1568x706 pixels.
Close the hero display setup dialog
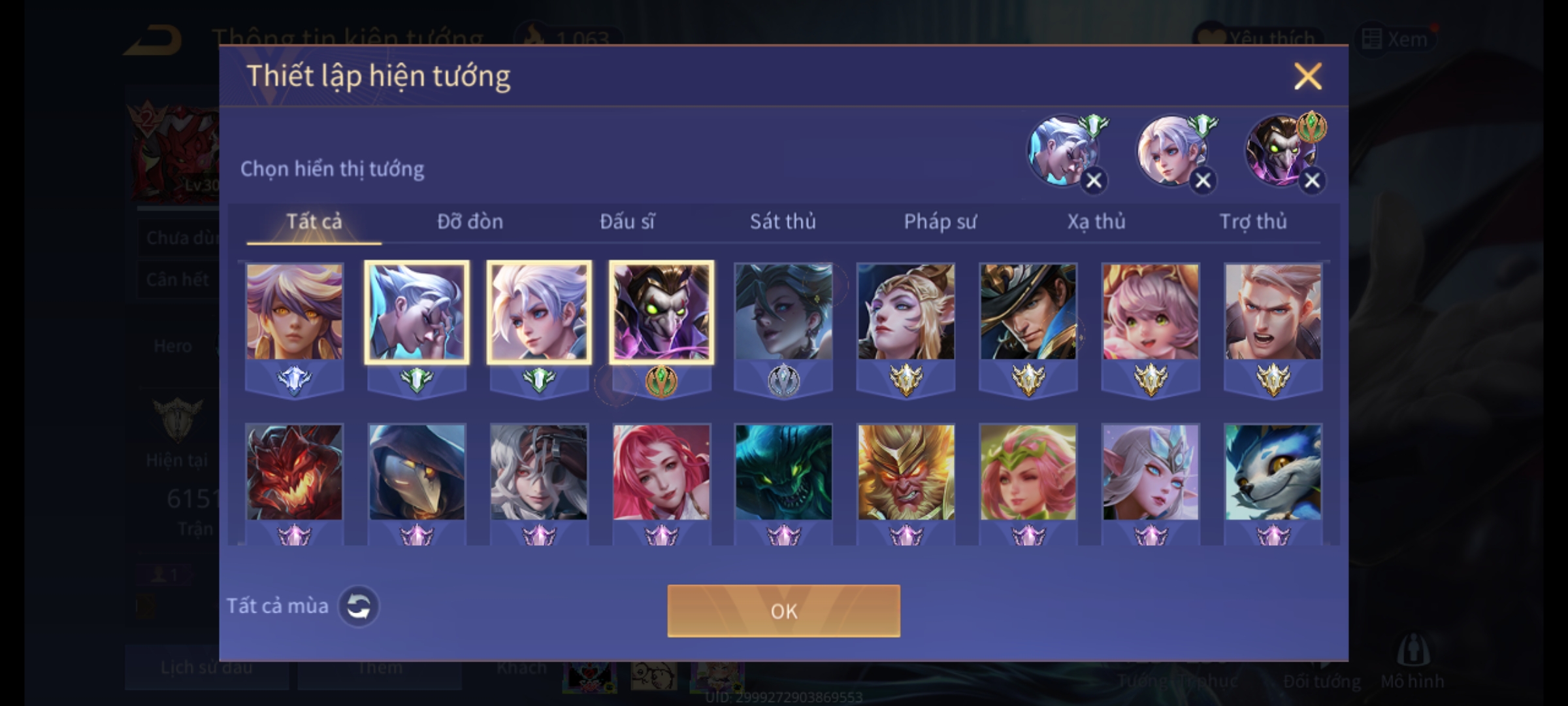click(1307, 76)
